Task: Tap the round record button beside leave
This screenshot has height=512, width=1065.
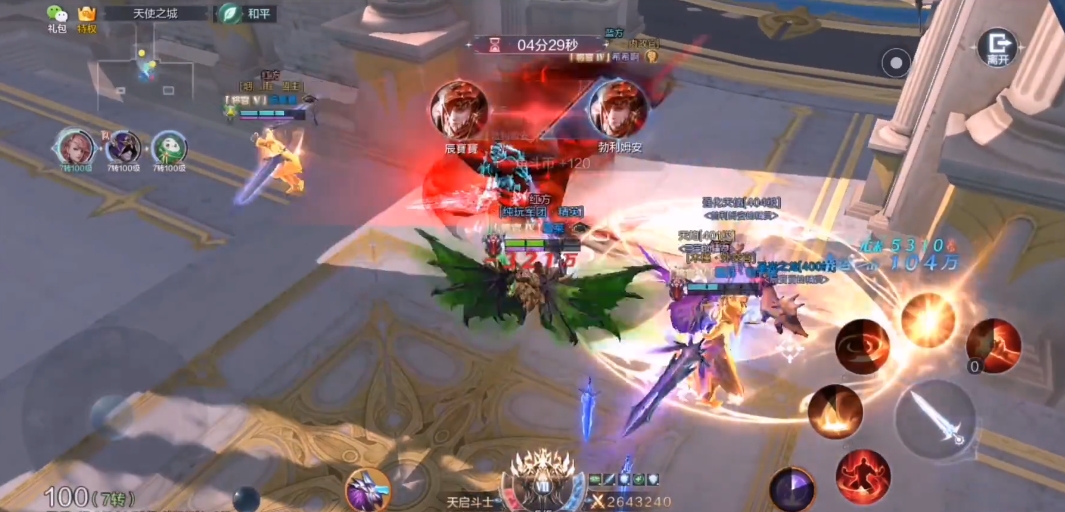Action: [896, 64]
